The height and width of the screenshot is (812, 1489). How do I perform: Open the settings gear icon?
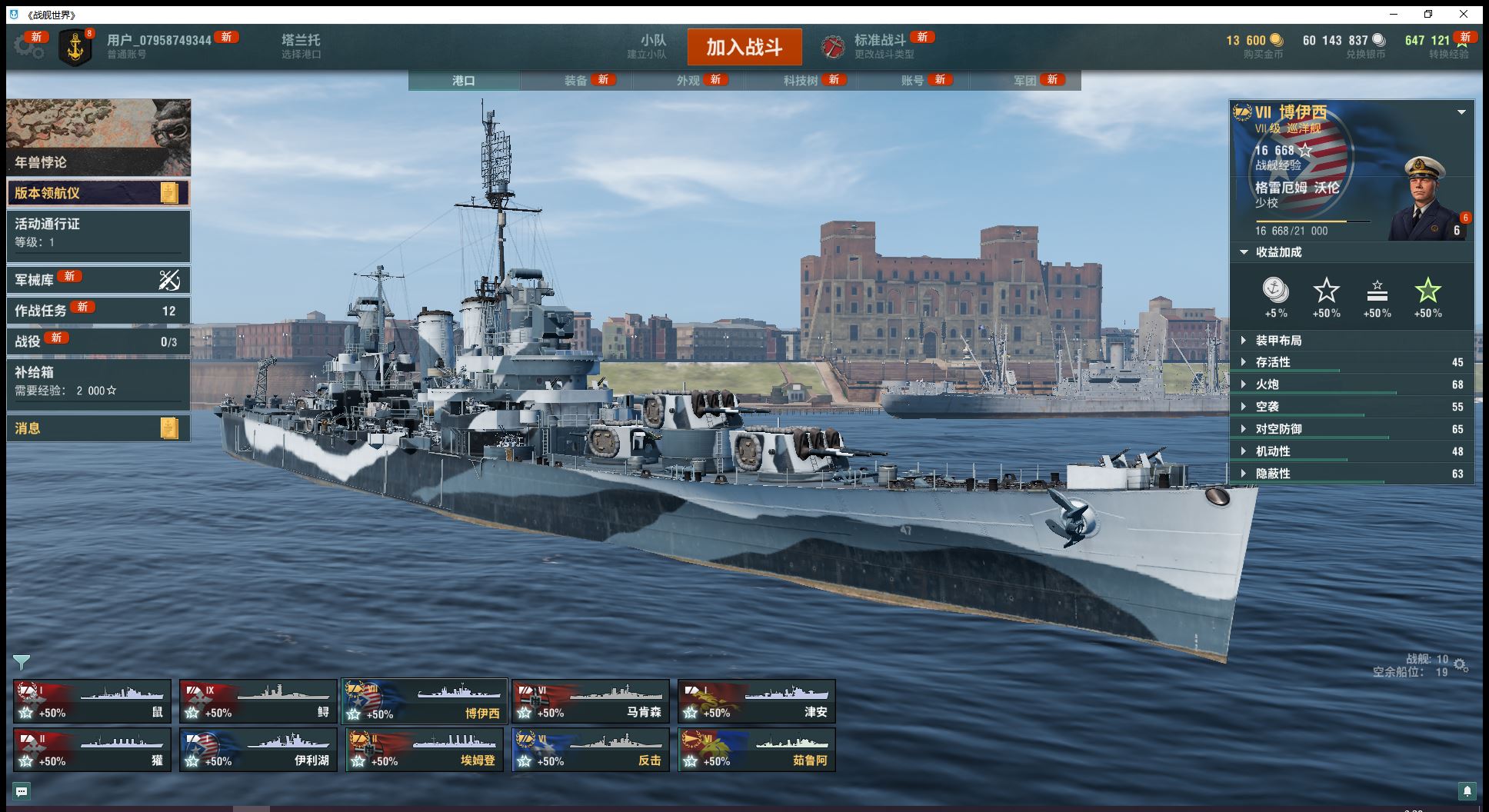pos(28,46)
